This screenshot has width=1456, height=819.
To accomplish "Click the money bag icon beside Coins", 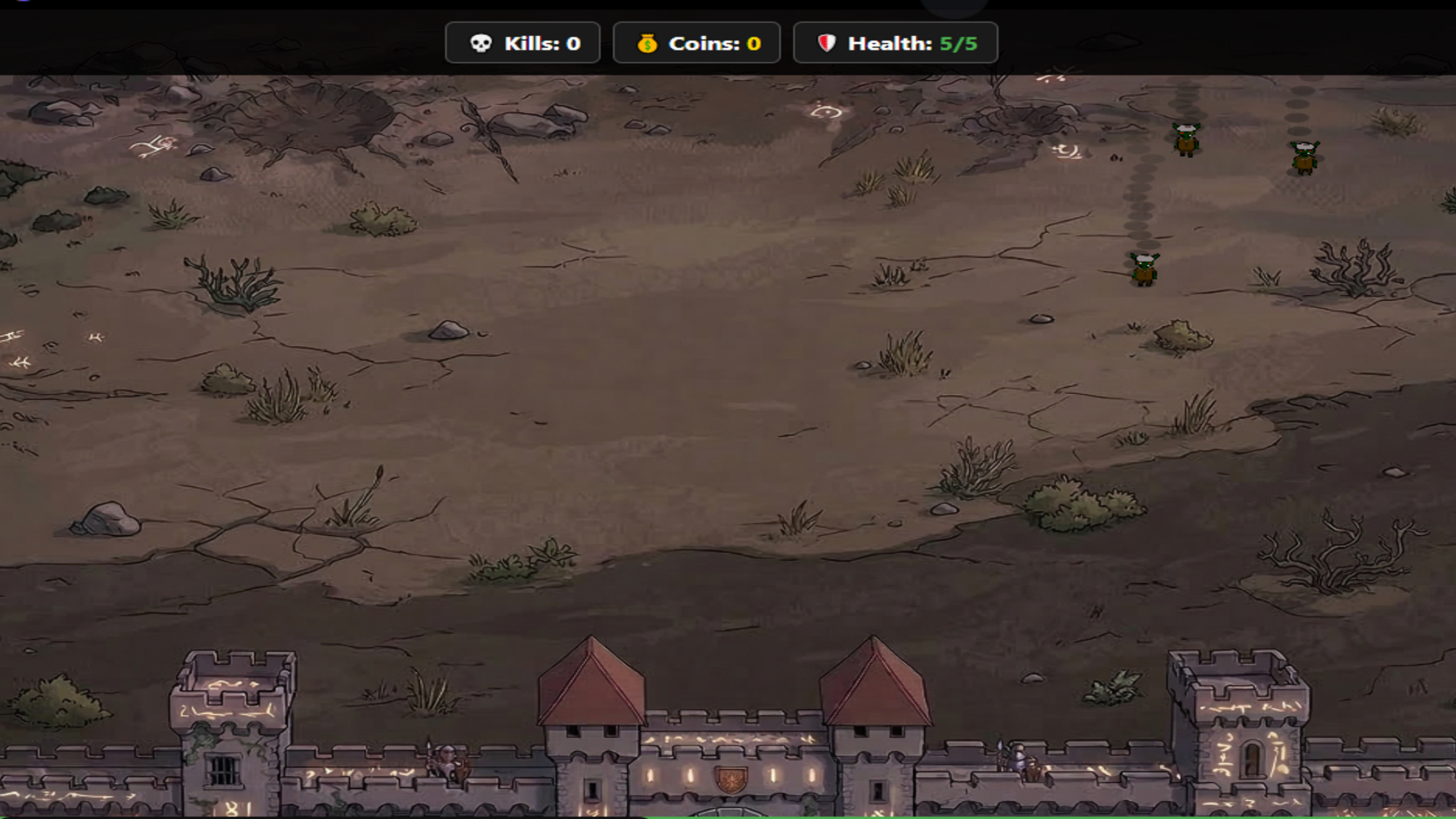I will (x=647, y=43).
